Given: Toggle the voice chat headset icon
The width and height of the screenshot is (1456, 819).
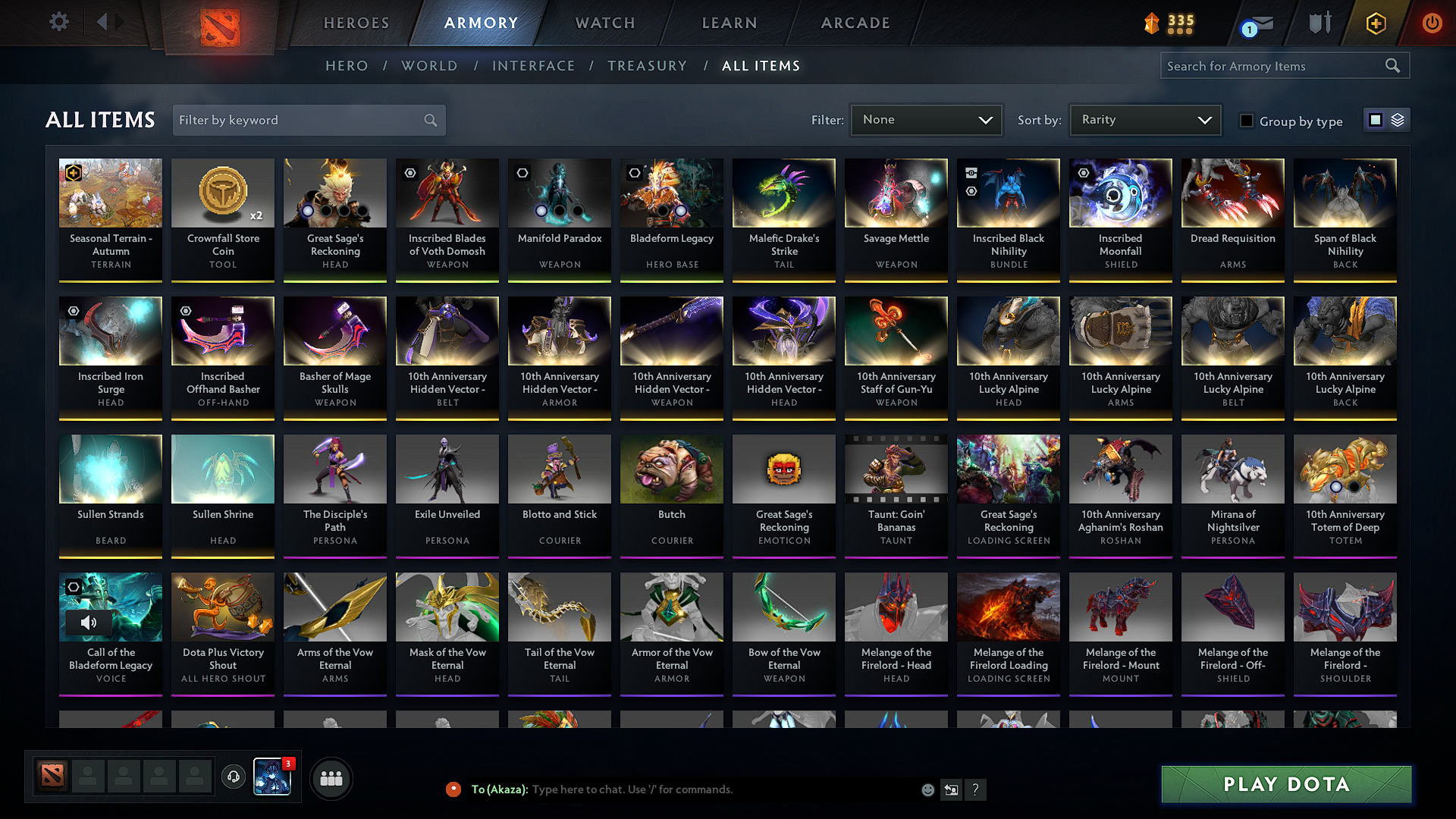Looking at the screenshot, I should 234,777.
